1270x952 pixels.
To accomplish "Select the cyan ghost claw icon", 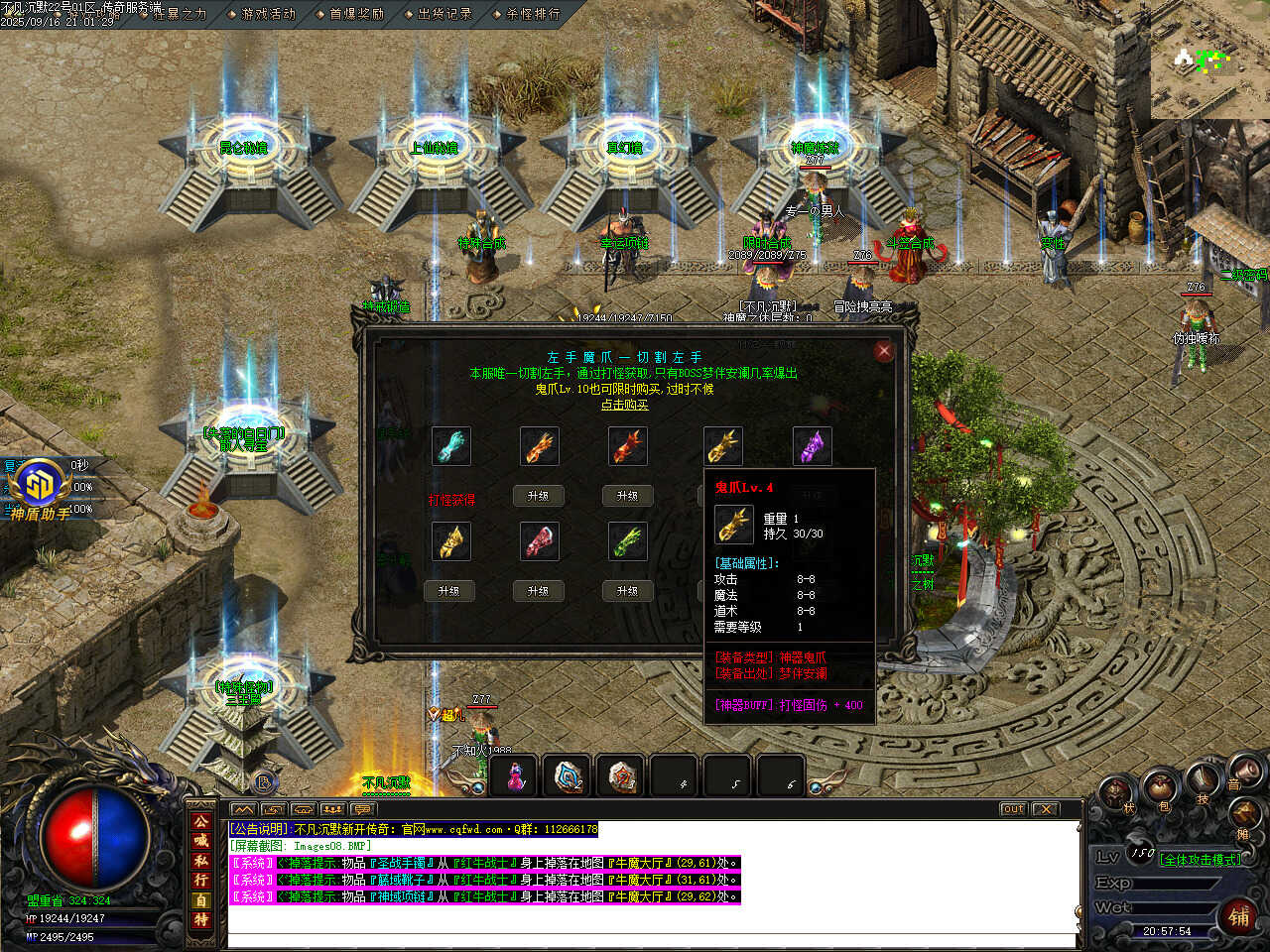I will point(451,446).
